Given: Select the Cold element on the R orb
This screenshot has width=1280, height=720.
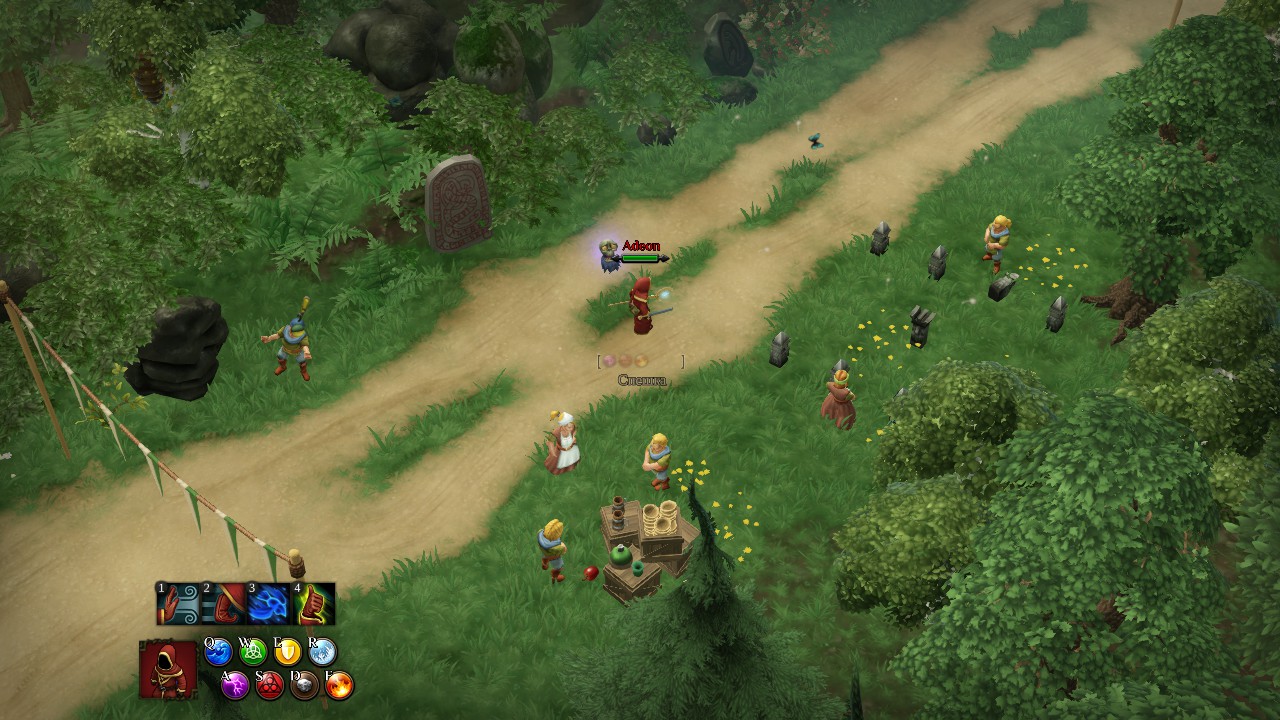Looking at the screenshot, I should pyautogui.click(x=323, y=651).
